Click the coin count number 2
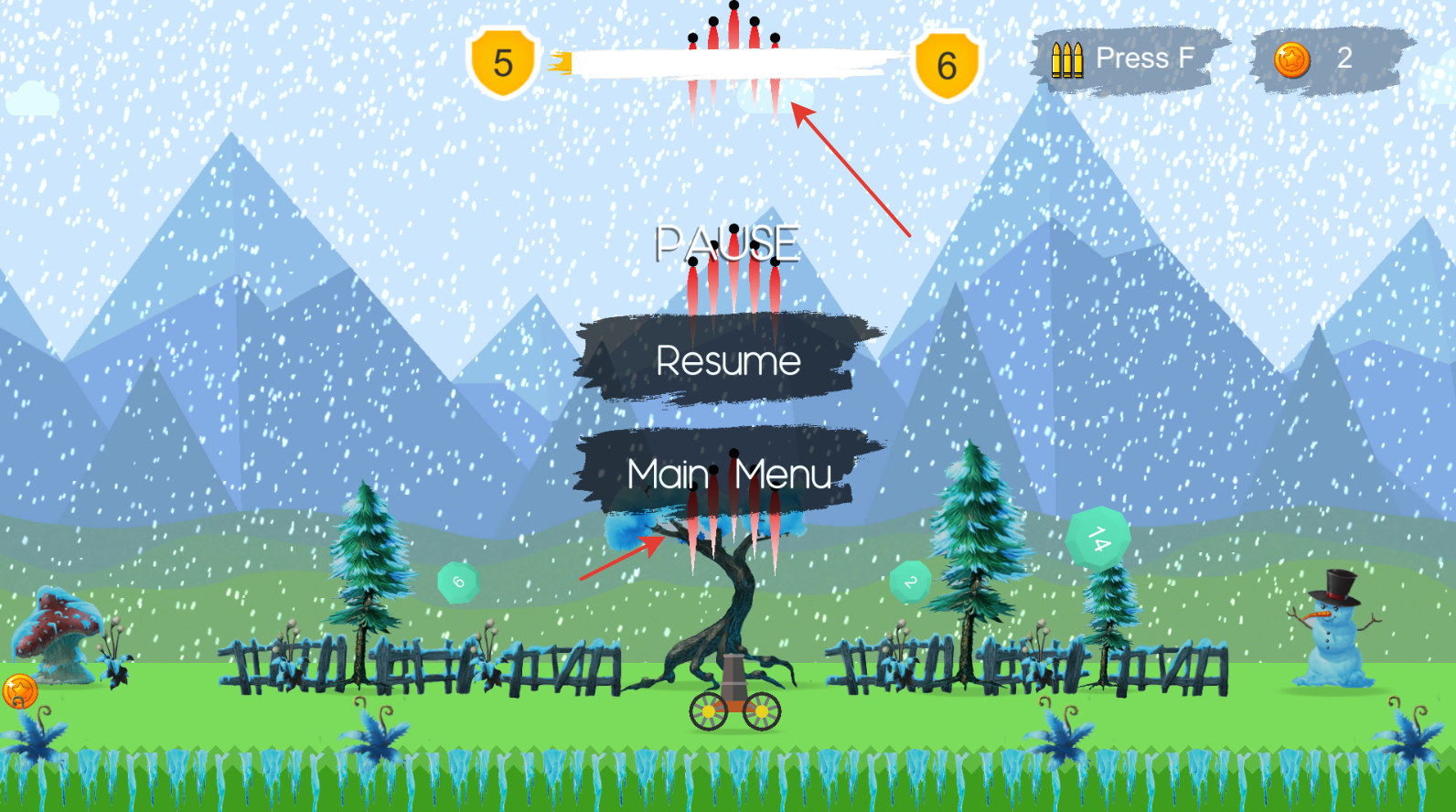 click(x=1345, y=59)
